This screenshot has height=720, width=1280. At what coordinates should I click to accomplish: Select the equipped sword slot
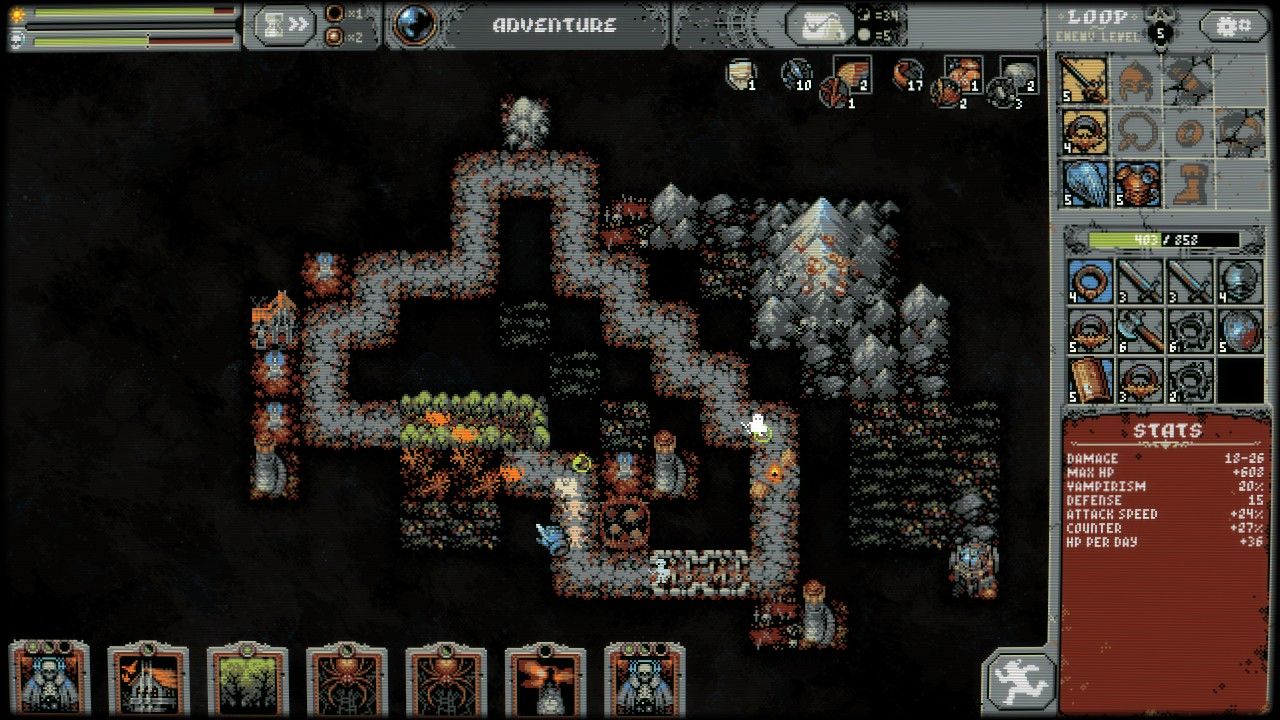tap(1084, 80)
